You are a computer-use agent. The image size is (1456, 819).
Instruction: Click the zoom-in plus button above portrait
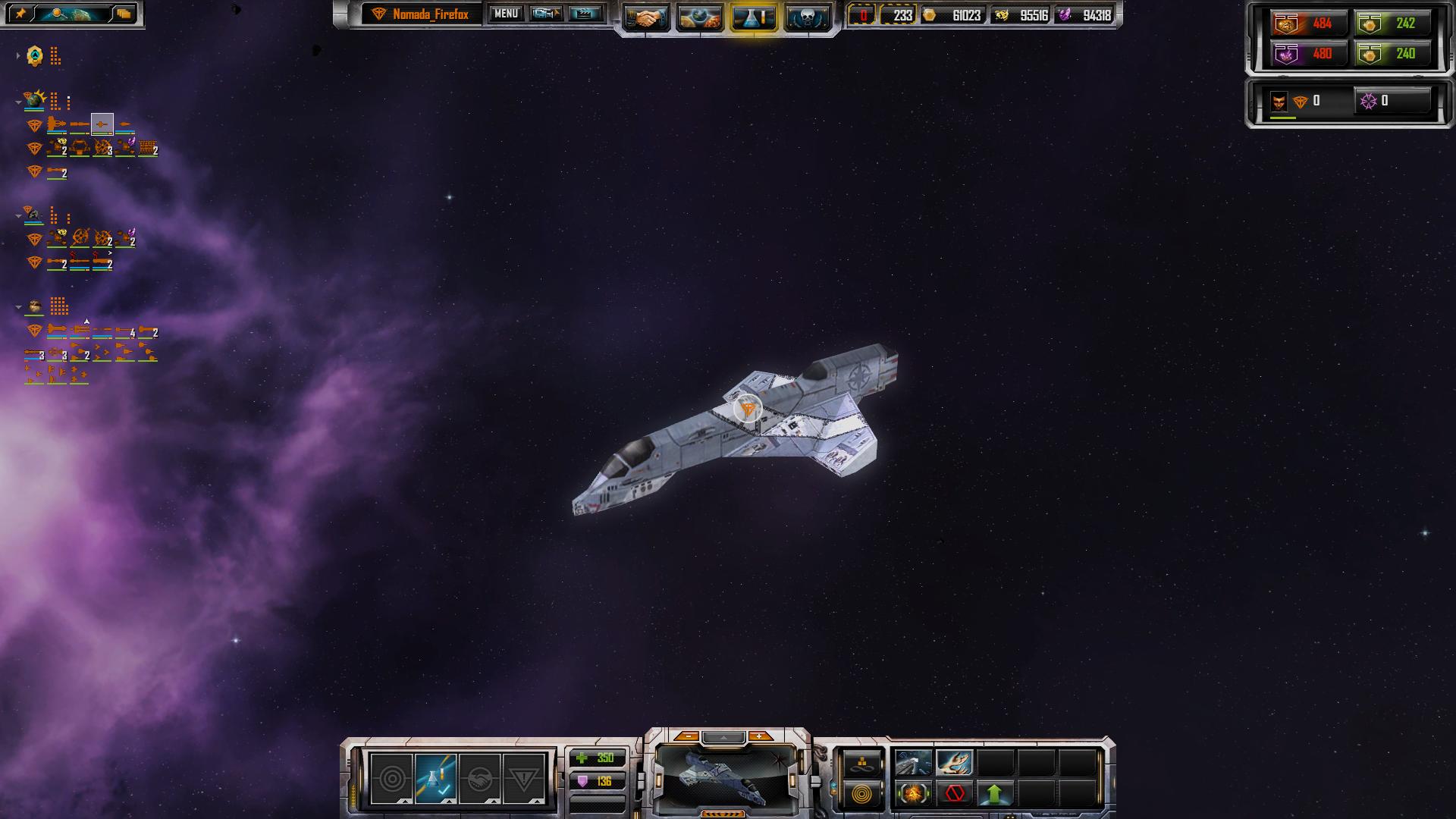(760, 736)
